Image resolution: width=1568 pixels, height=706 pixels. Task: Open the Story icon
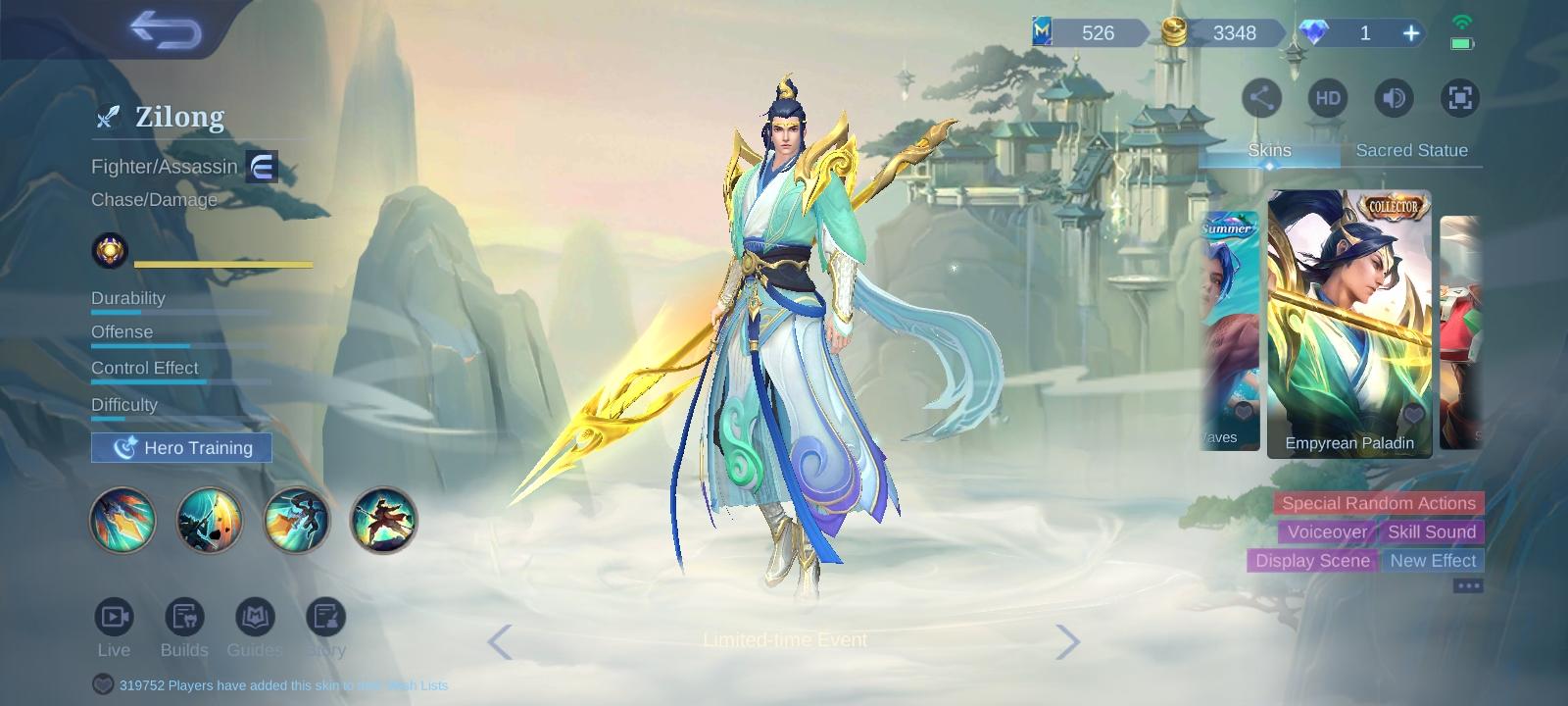[325, 618]
